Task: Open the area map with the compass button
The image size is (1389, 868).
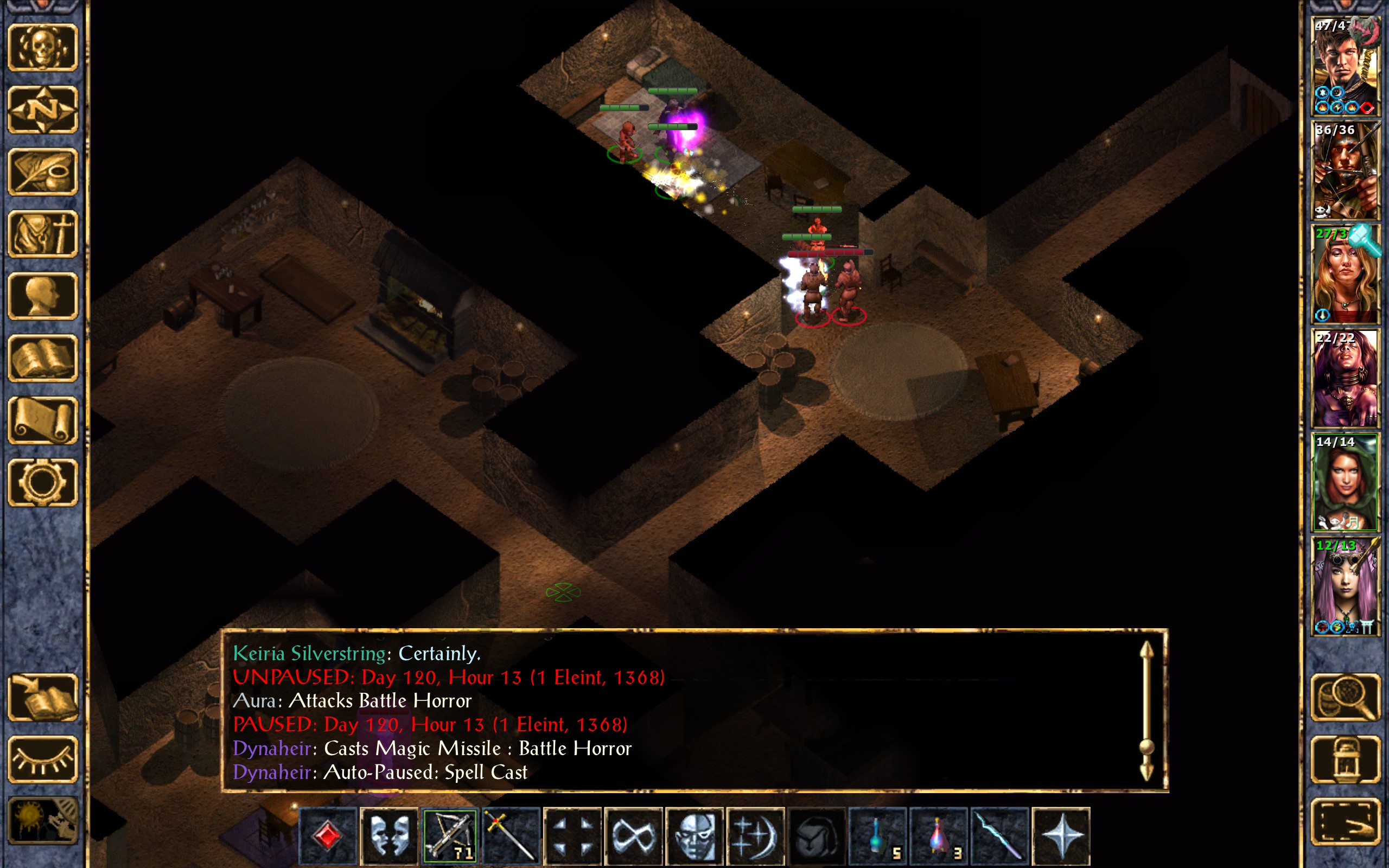Action: point(42,109)
